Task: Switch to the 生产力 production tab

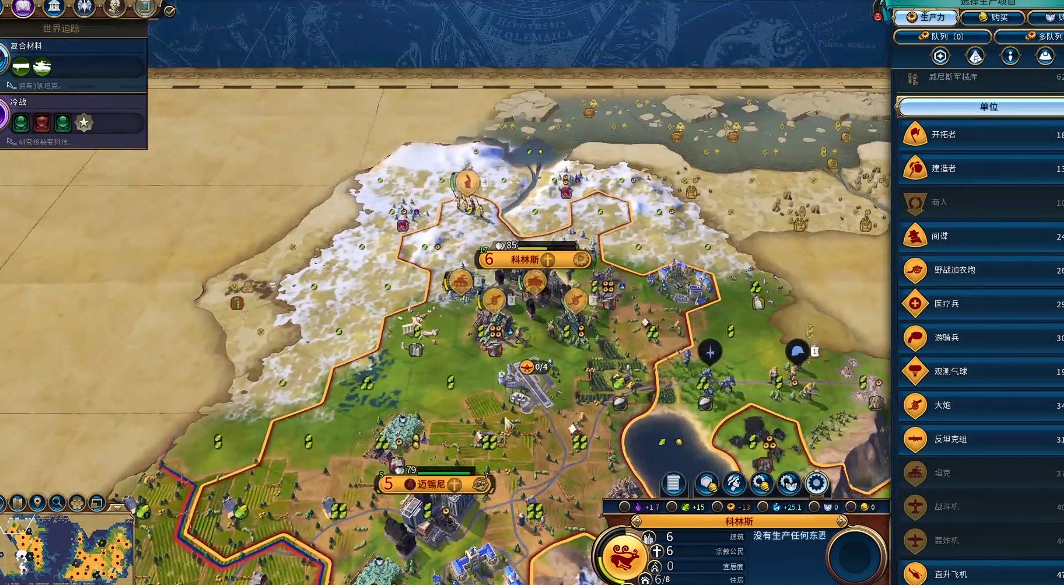Action: click(x=925, y=17)
